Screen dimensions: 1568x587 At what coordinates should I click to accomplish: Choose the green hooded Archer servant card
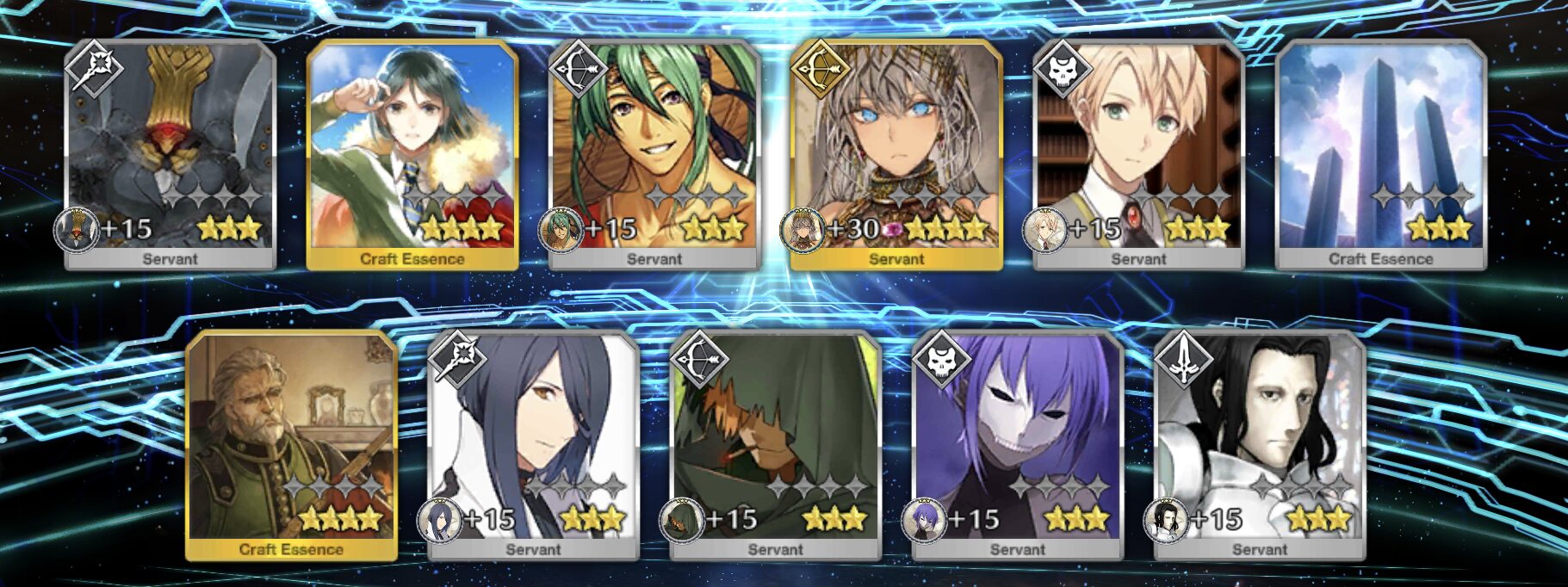(x=775, y=444)
